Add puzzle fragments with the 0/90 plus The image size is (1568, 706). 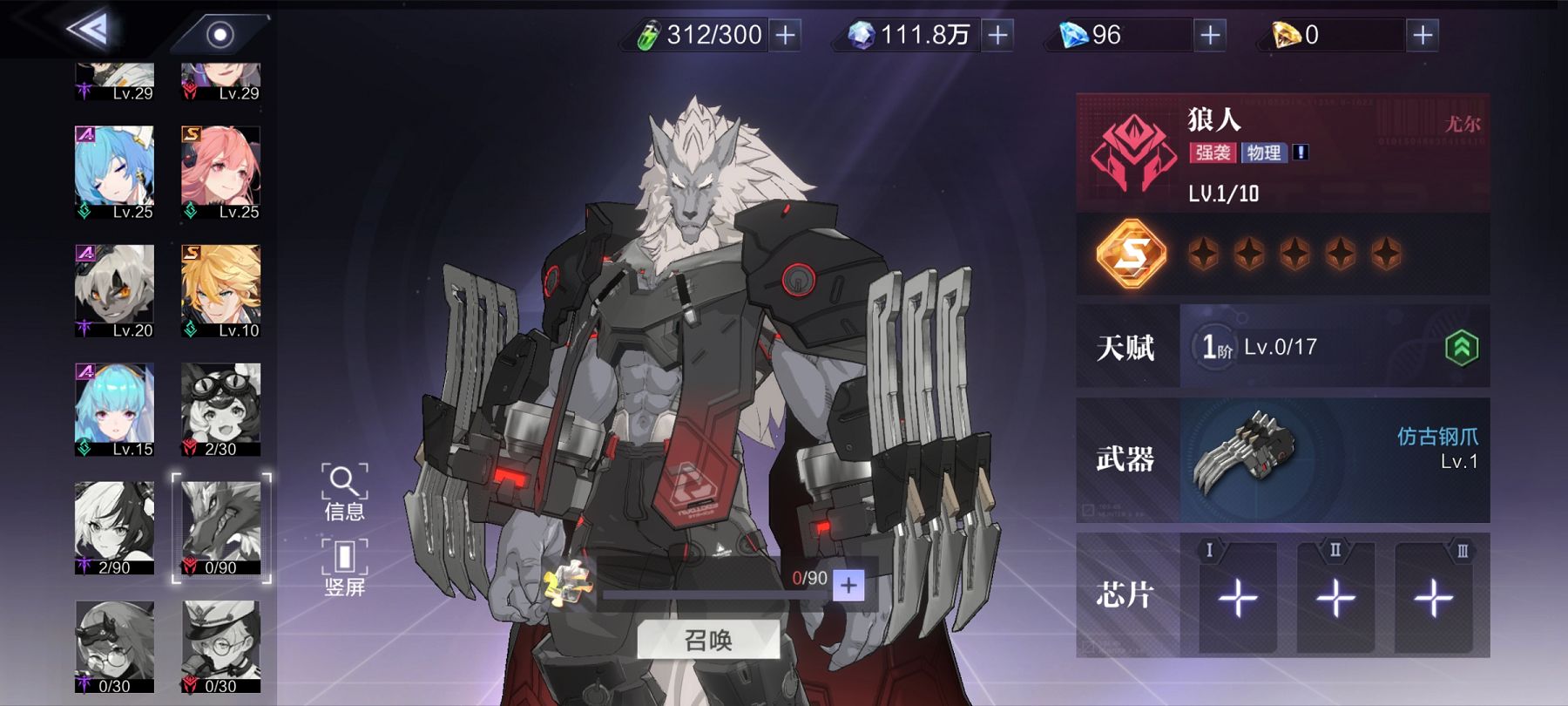coord(848,585)
